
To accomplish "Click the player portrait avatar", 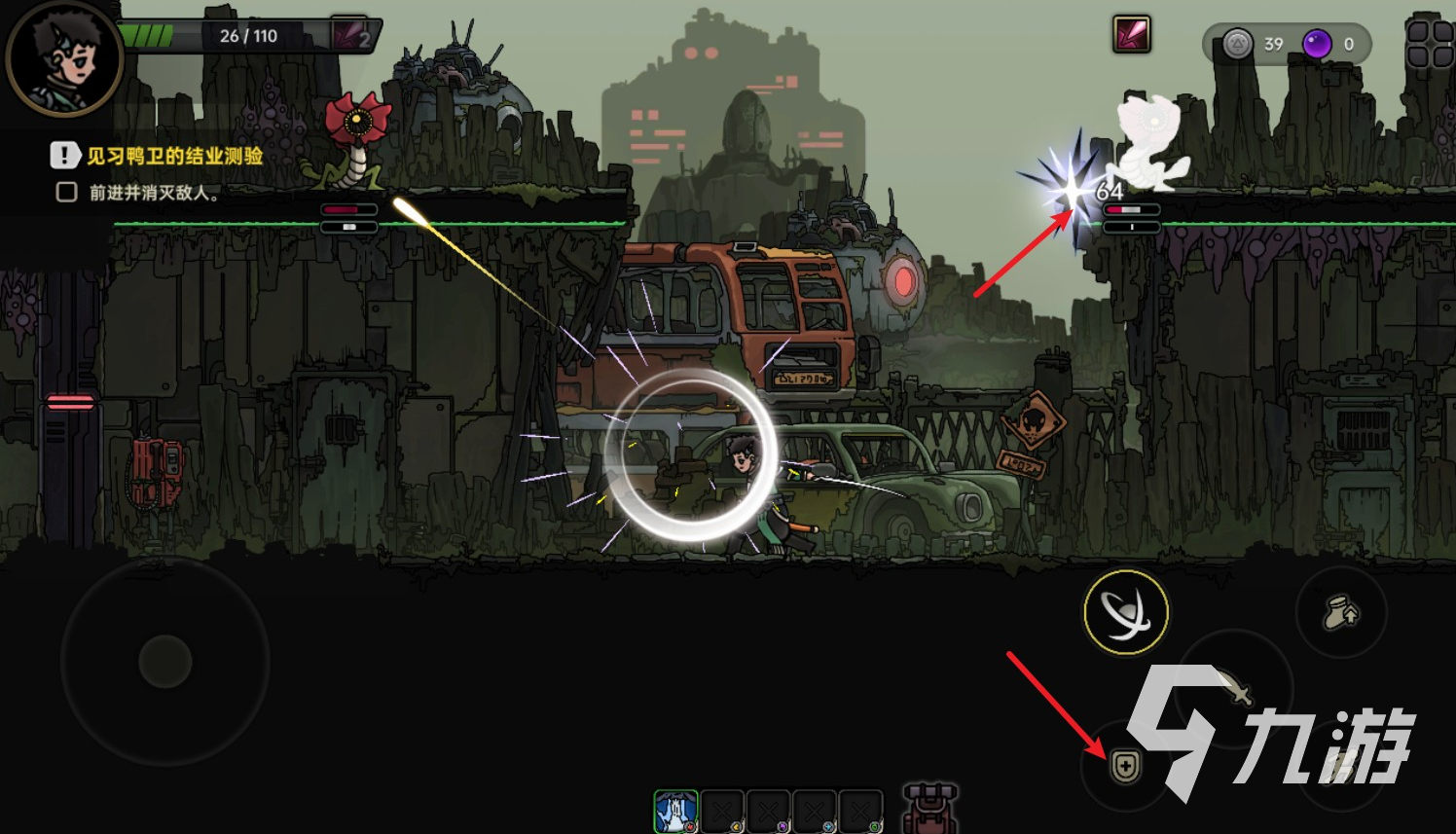I will click(64, 60).
